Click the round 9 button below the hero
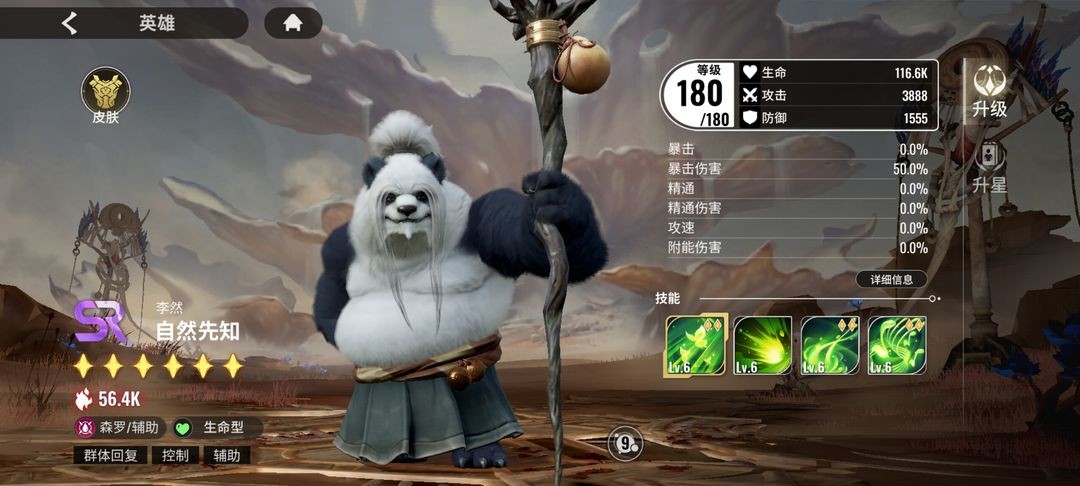 point(626,441)
